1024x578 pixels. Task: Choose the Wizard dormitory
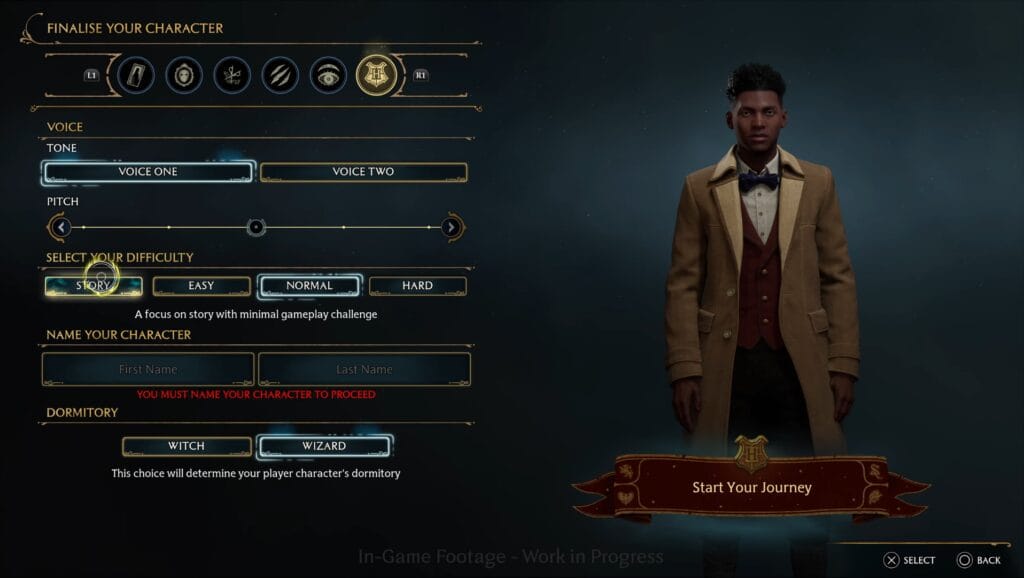(324, 446)
